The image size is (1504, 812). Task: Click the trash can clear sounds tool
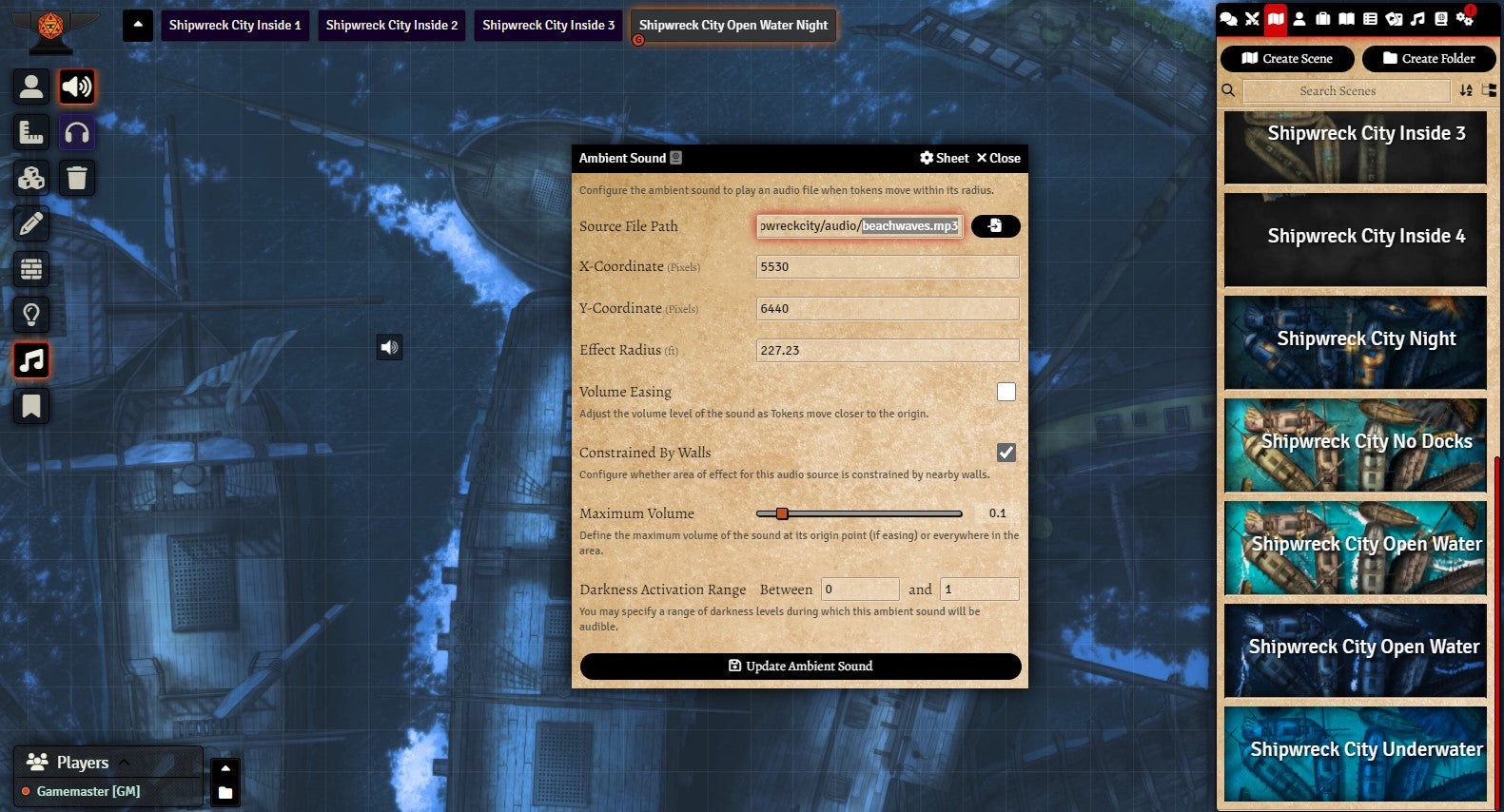click(77, 178)
